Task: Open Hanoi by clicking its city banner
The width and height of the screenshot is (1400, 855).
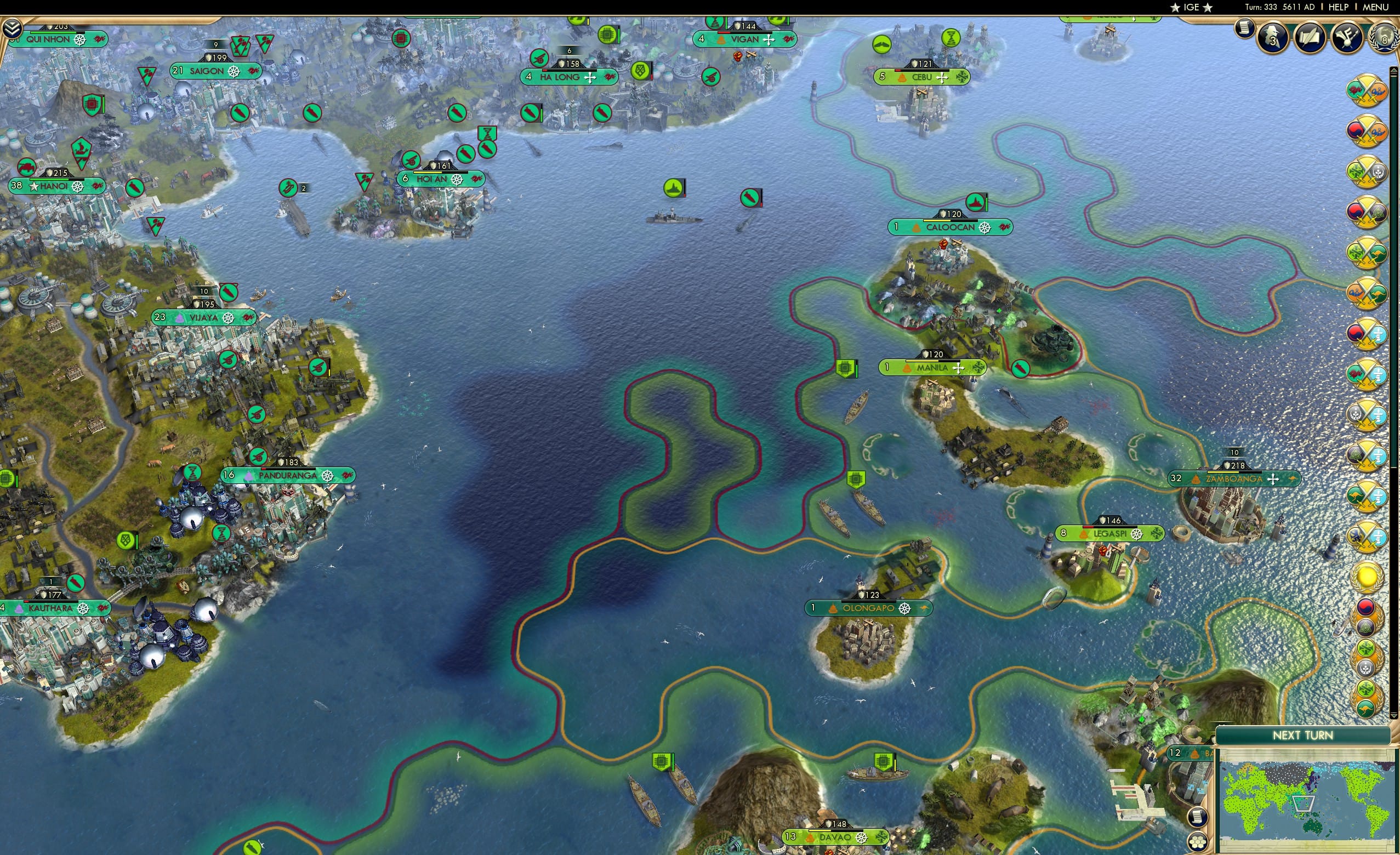Action: pos(57,185)
